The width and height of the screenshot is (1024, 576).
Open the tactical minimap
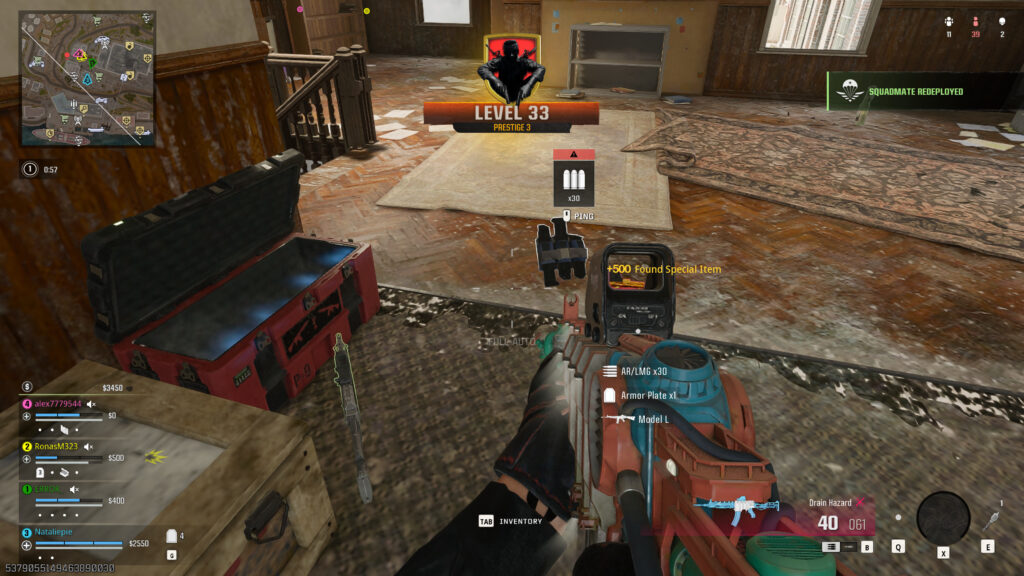(87, 79)
